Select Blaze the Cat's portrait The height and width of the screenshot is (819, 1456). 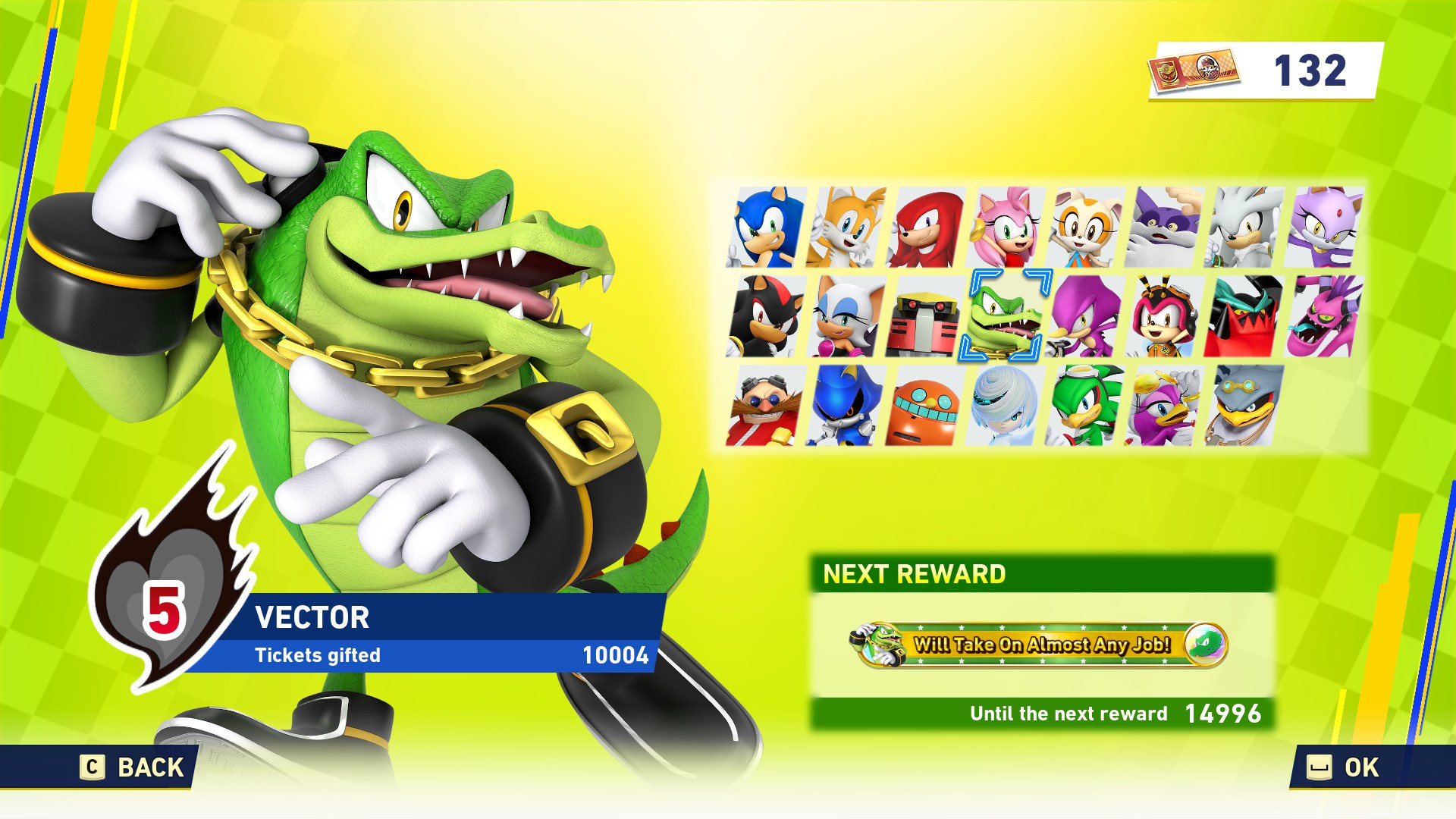click(1324, 227)
